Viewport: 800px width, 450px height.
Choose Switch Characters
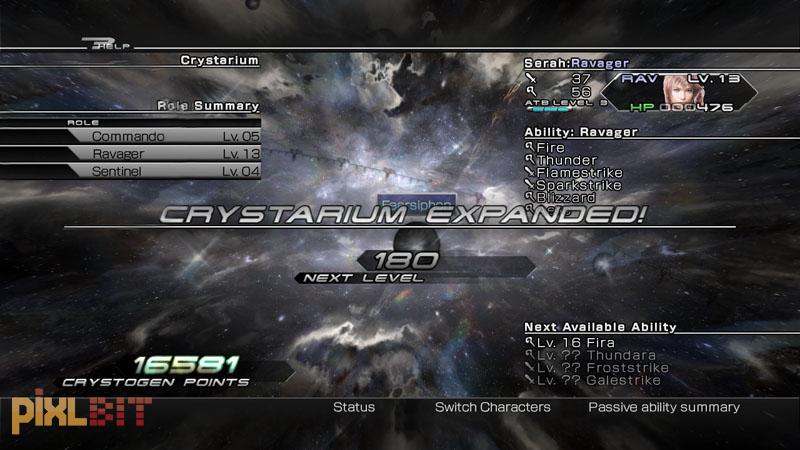pos(492,407)
